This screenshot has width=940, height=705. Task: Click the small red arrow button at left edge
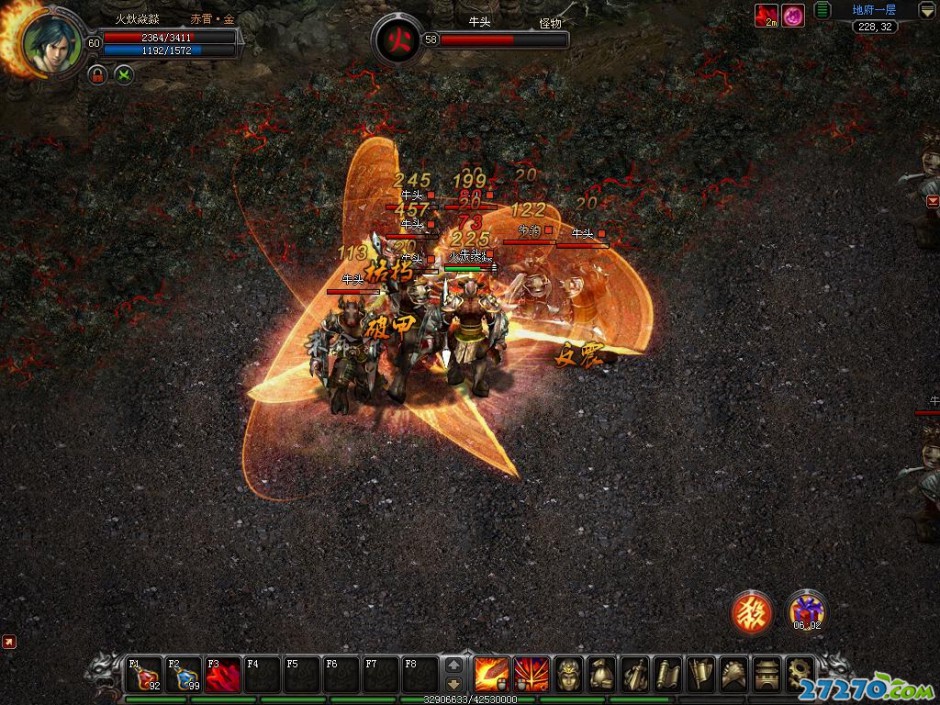(9, 641)
